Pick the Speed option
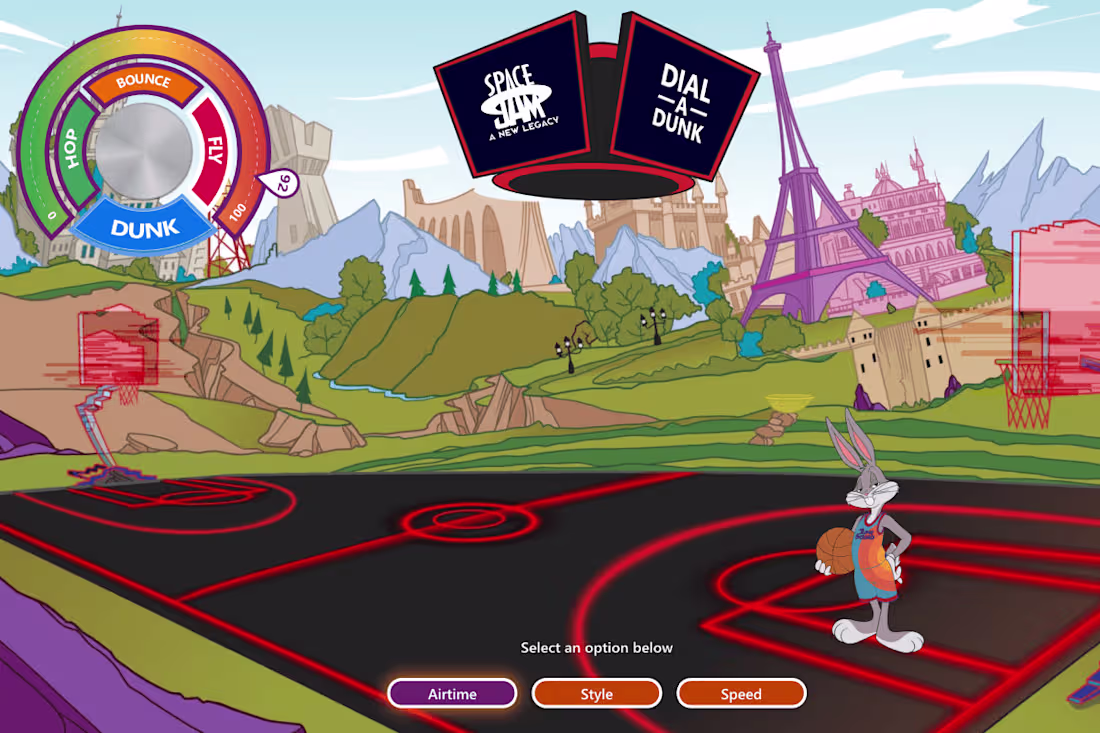Viewport: 1100px width, 733px height. [x=741, y=694]
